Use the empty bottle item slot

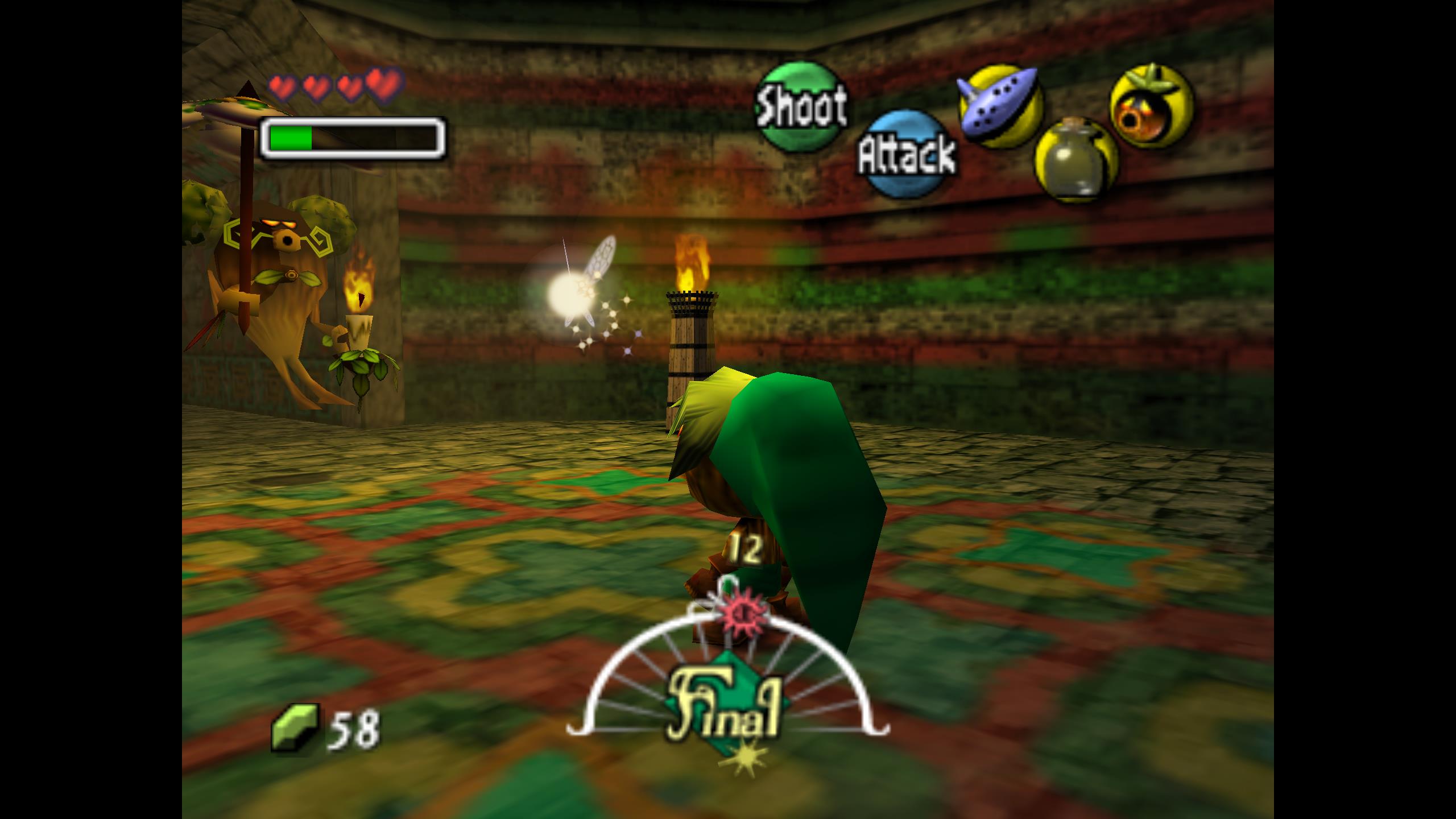click(x=1076, y=159)
